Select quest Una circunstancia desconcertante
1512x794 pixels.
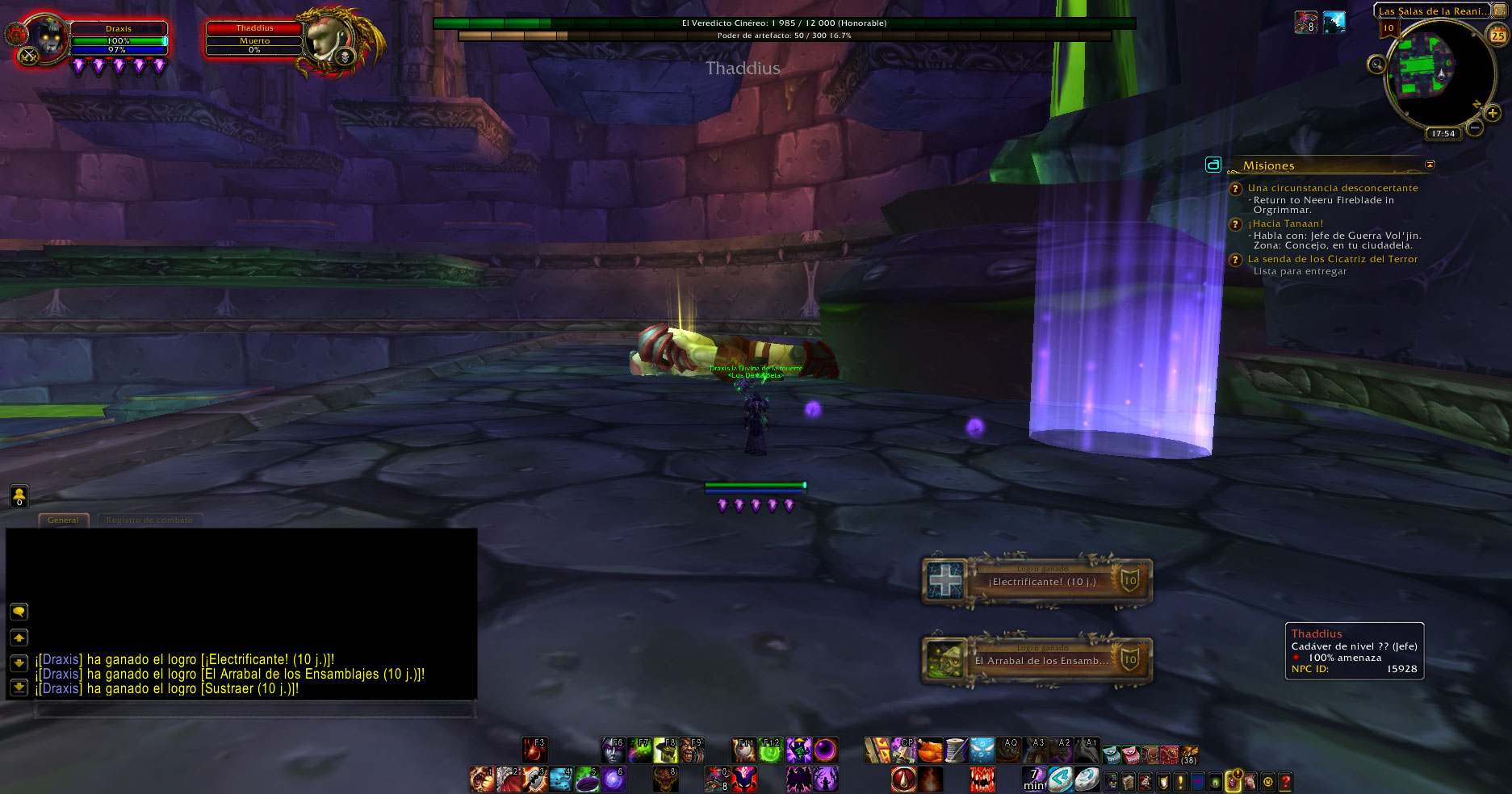1332,188
